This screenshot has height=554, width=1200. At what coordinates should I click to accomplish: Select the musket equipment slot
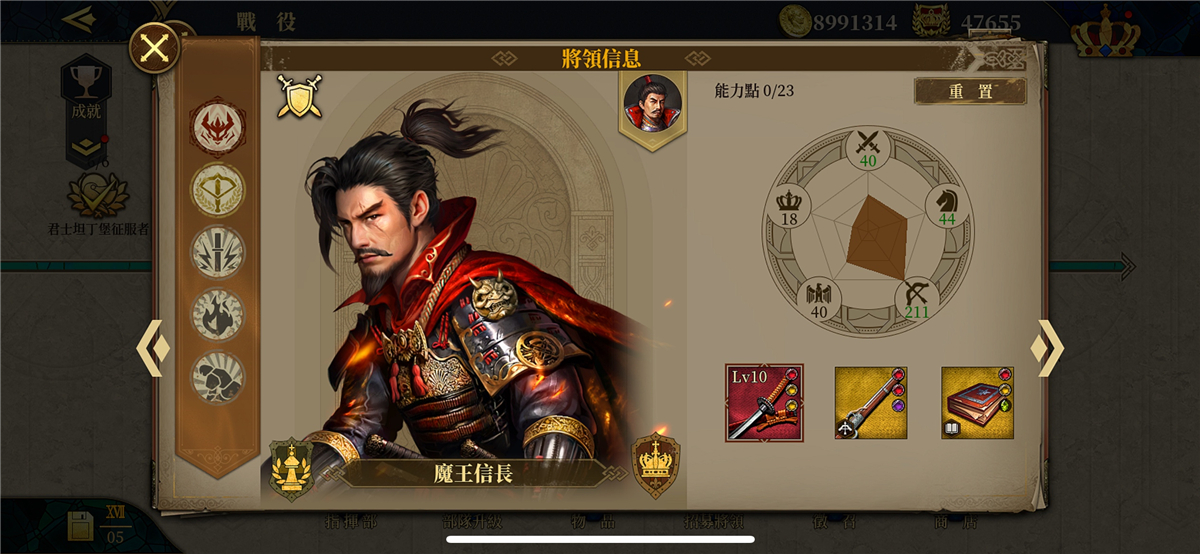click(871, 402)
